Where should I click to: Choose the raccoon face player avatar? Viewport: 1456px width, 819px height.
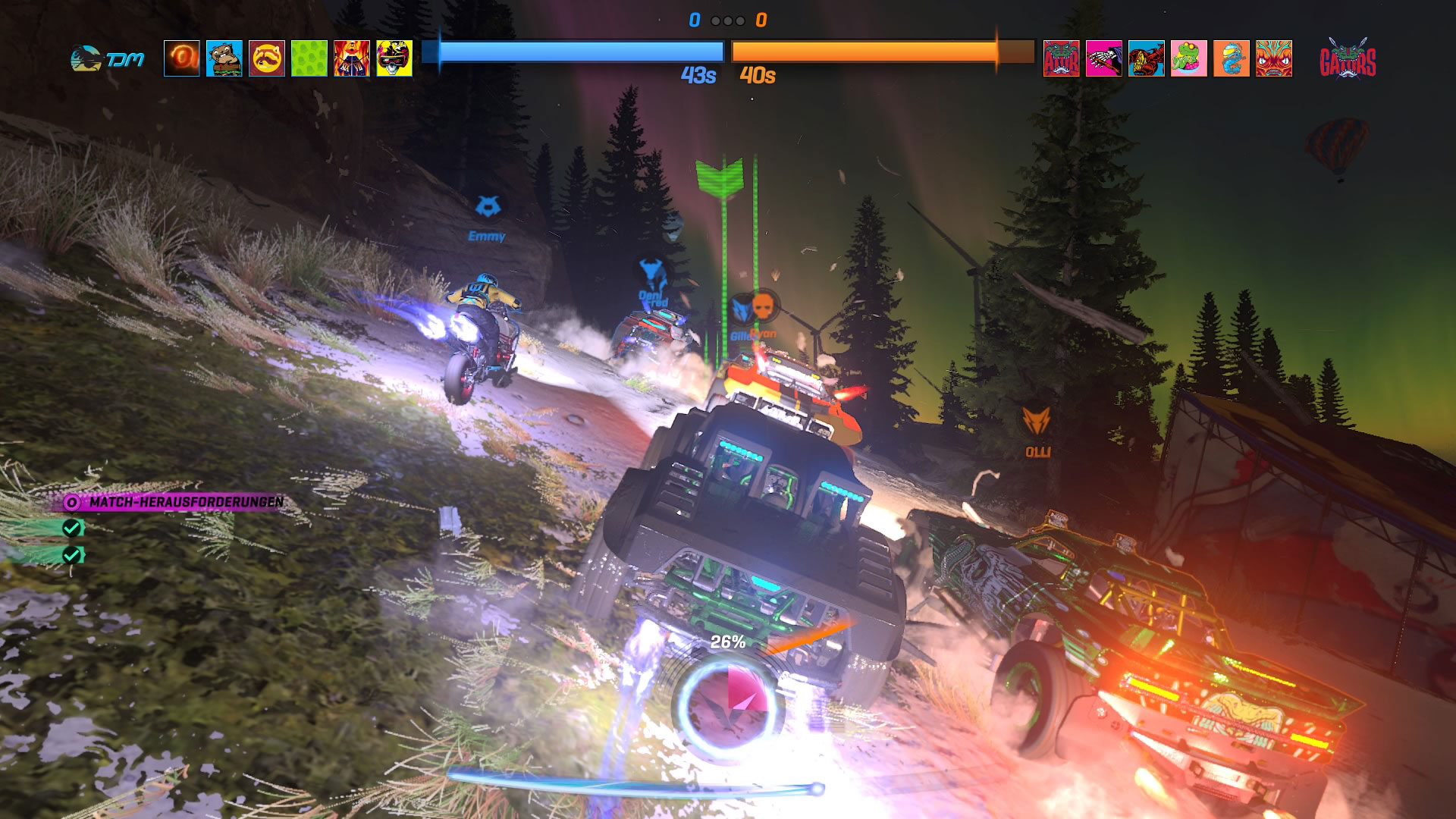click(267, 58)
